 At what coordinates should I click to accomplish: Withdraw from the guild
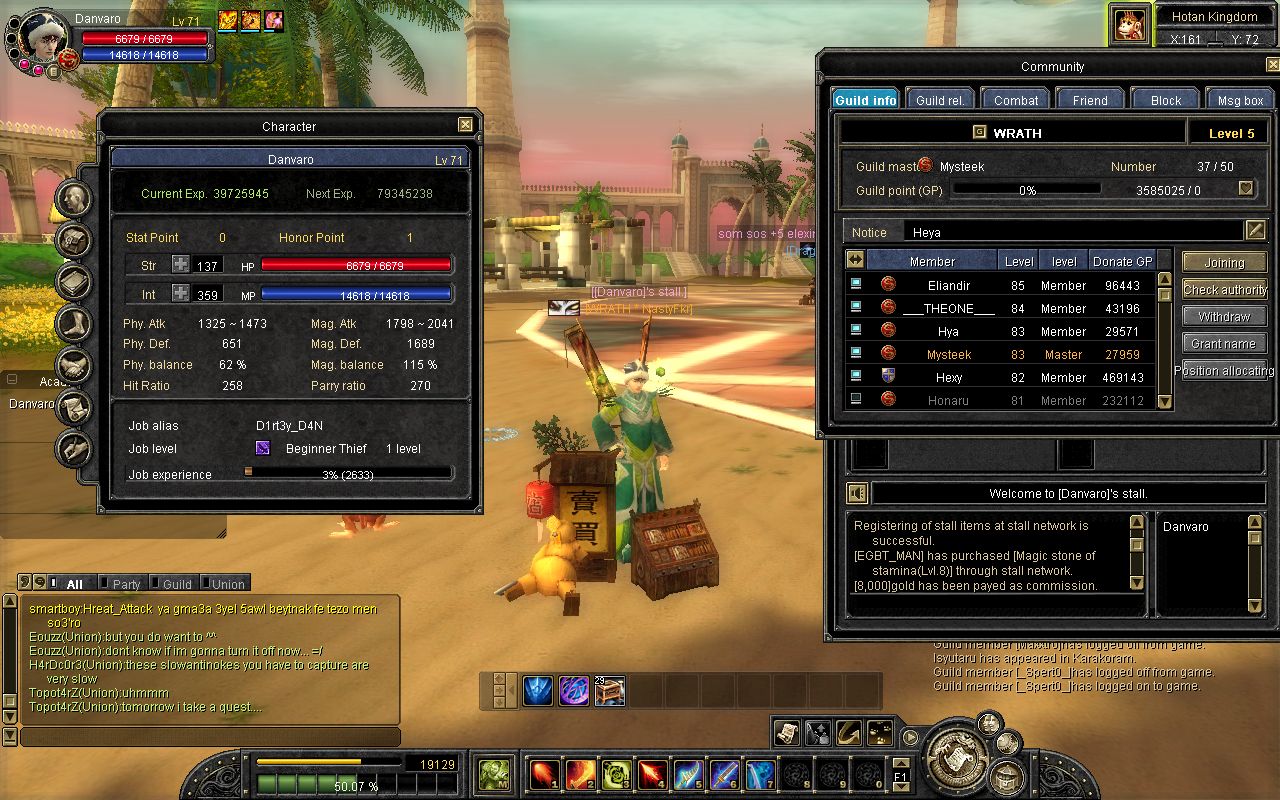[x=1224, y=316]
